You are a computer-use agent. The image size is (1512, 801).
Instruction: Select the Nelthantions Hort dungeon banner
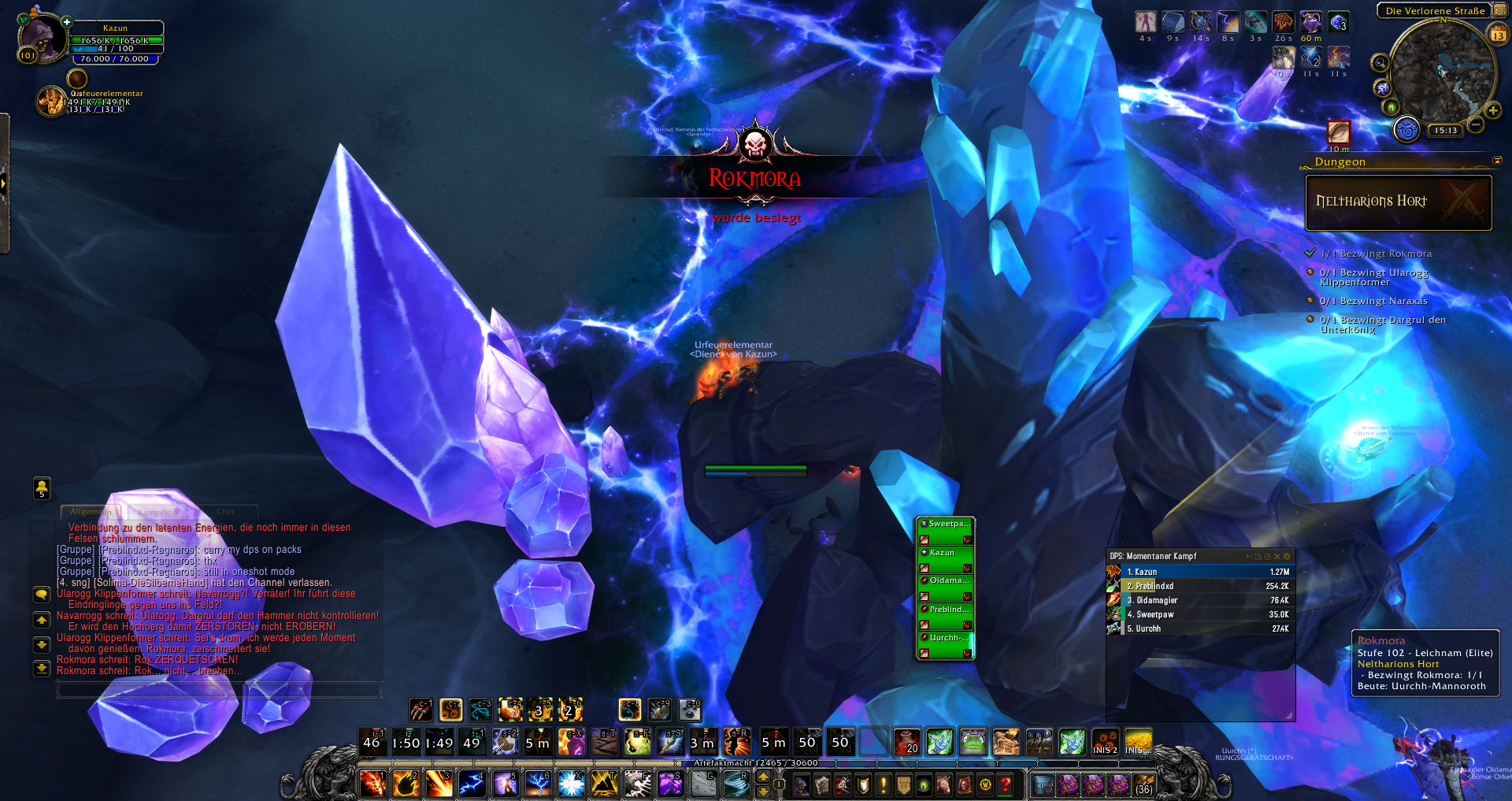click(1399, 202)
